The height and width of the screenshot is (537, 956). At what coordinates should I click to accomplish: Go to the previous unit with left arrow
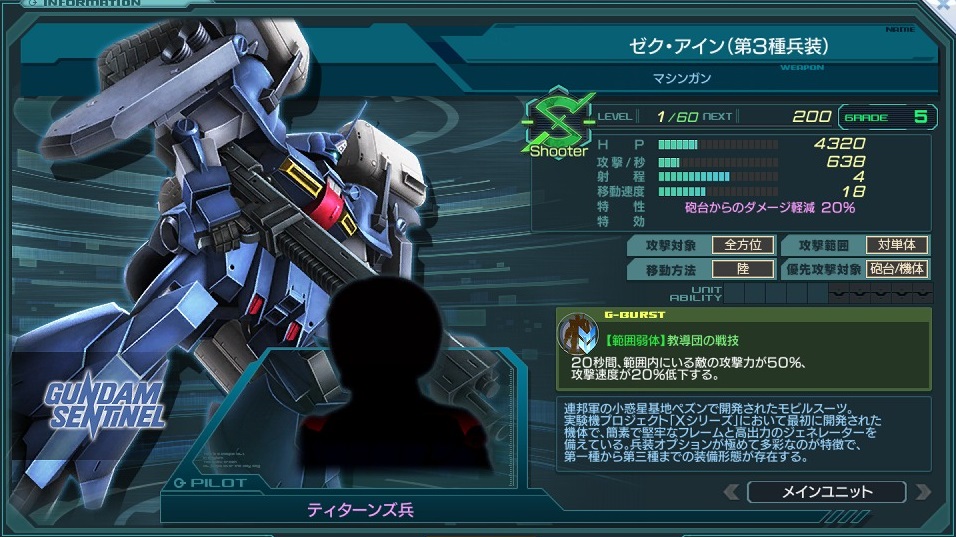(x=732, y=491)
